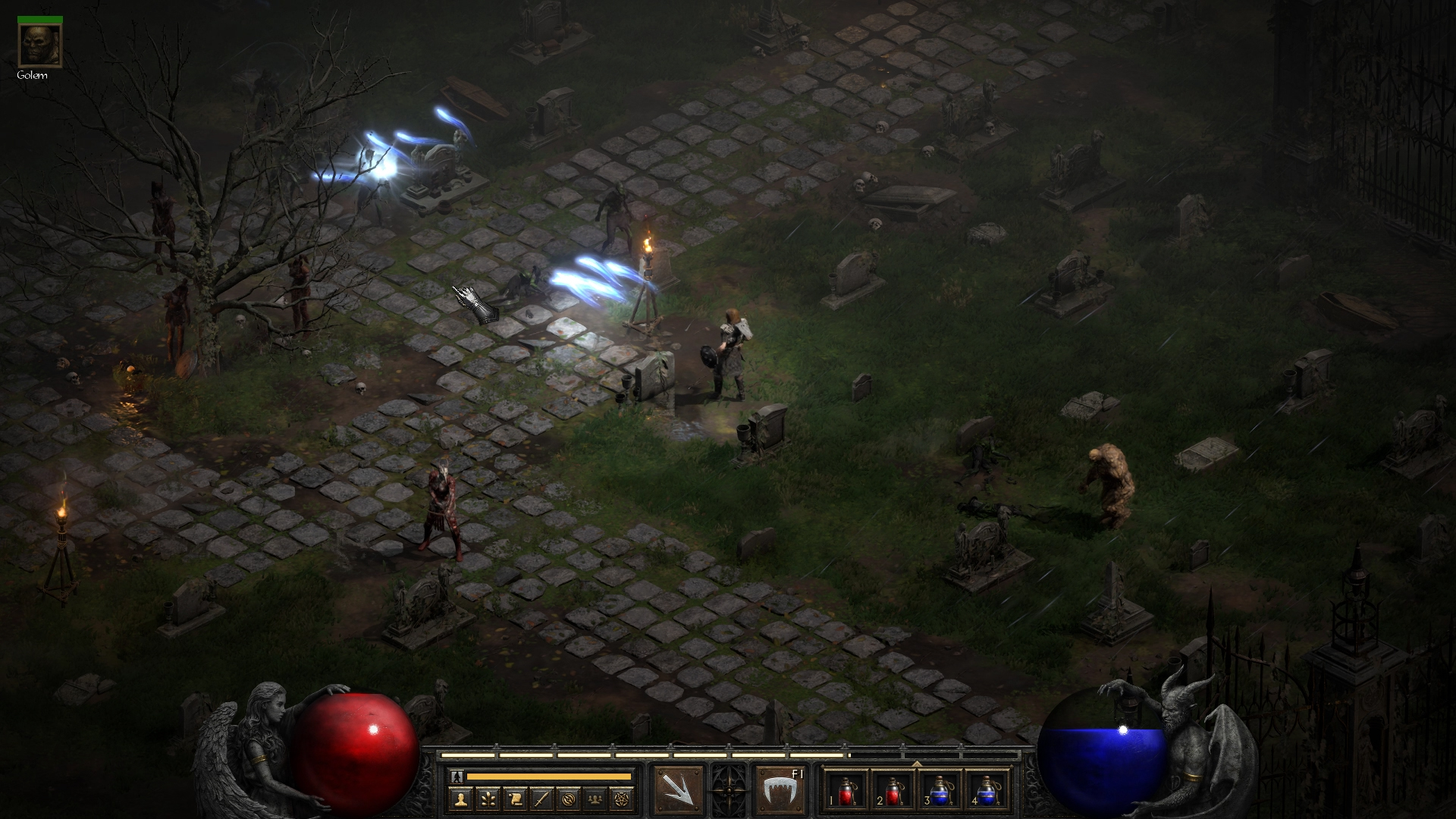
Task: Use the red health potion in slot 2
Action: (x=893, y=790)
